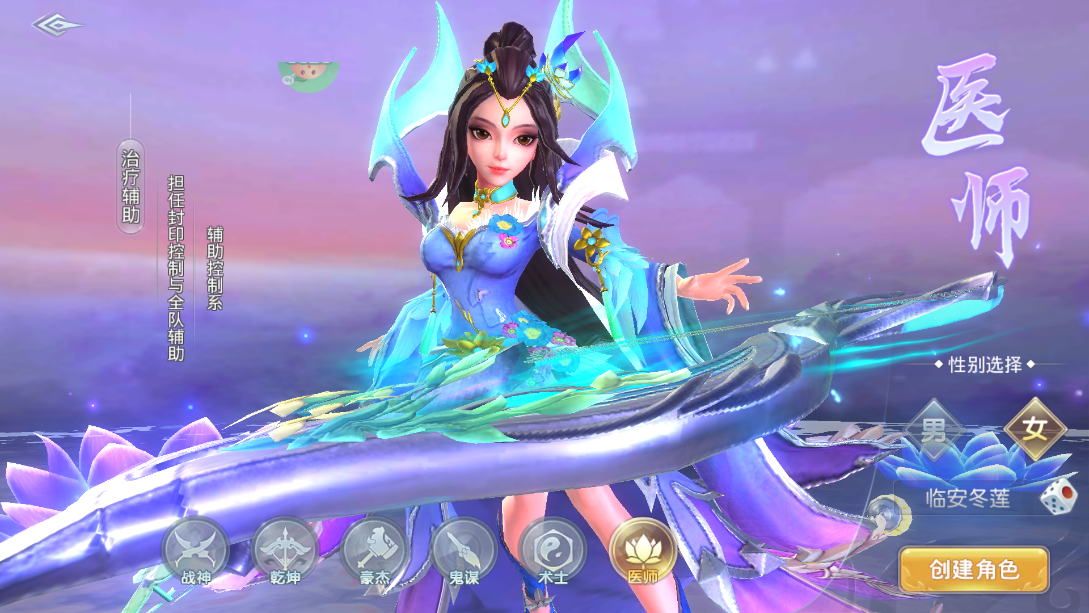The image size is (1089, 613).
Task: Edit the character name 临安冬莲
Action: point(967,498)
